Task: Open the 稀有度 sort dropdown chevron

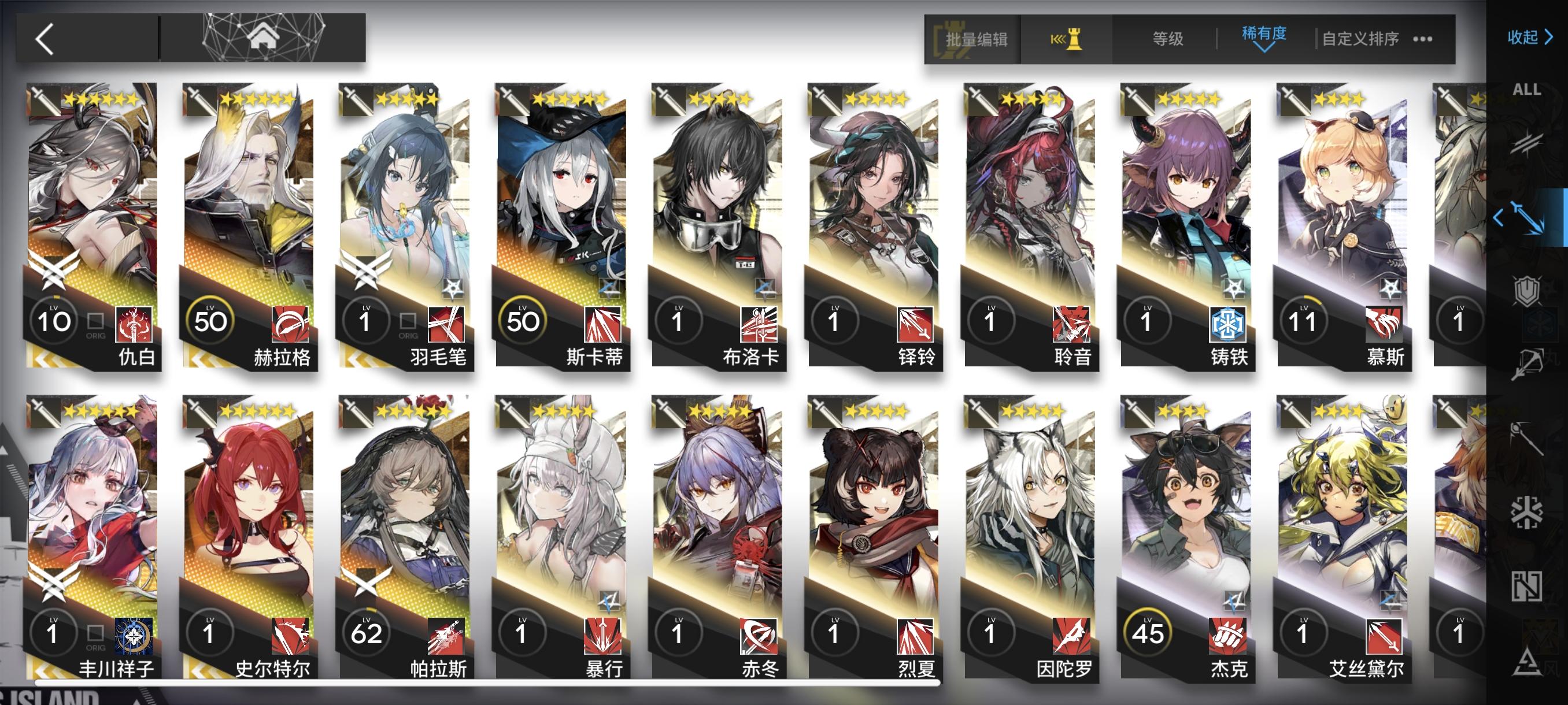Action: coord(1264,49)
